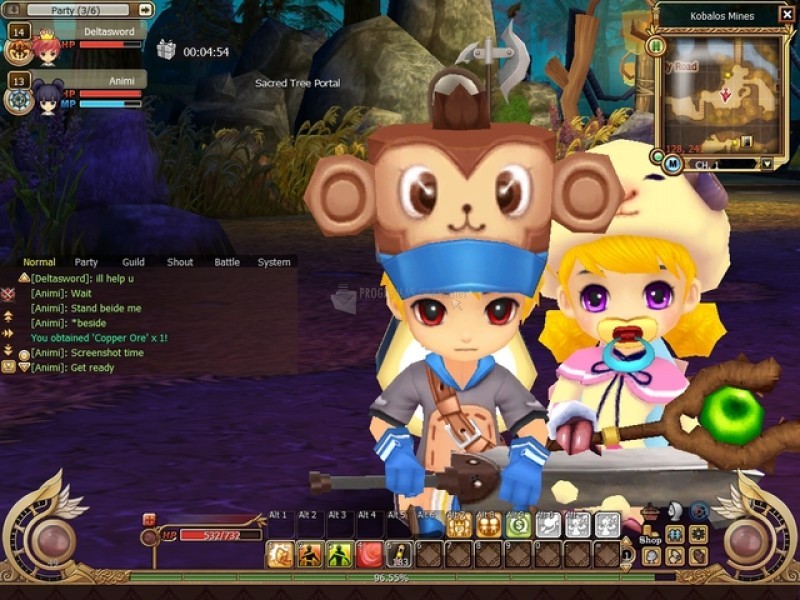Activate the first orange skill in the hotbar
The width and height of the screenshot is (800, 600).
point(280,553)
